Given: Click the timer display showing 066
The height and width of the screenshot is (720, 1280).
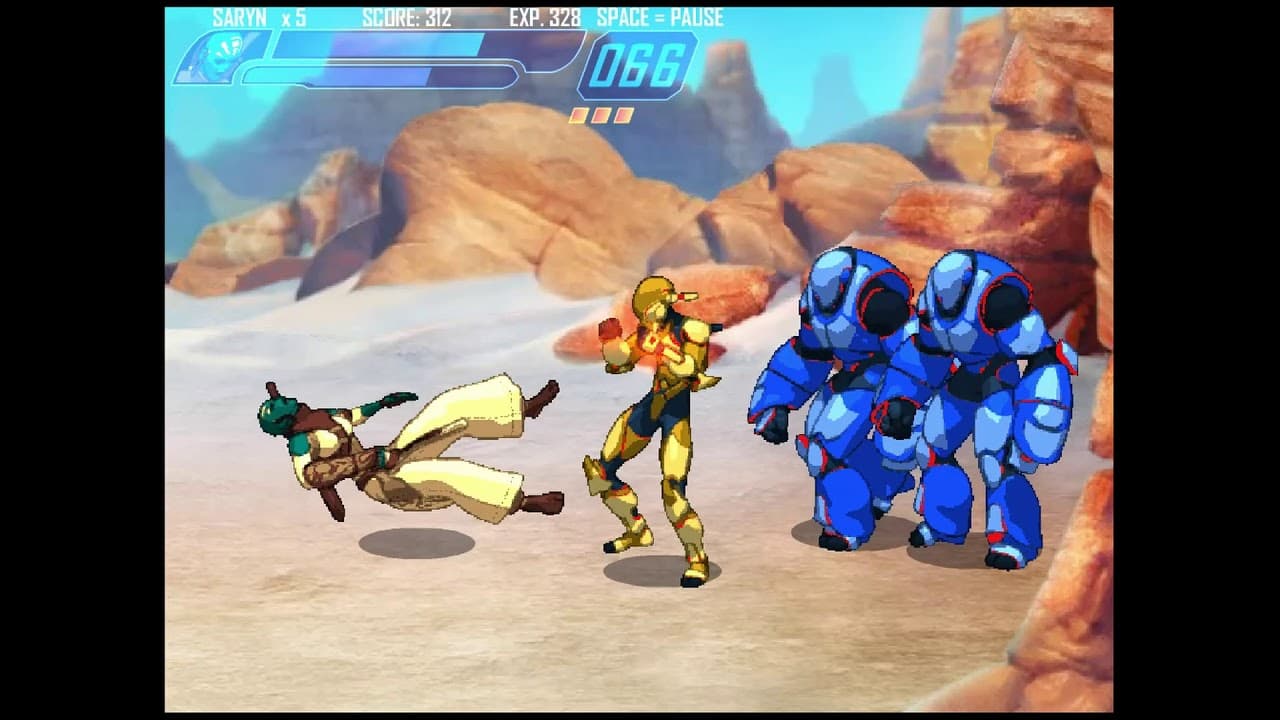Looking at the screenshot, I should tap(637, 65).
